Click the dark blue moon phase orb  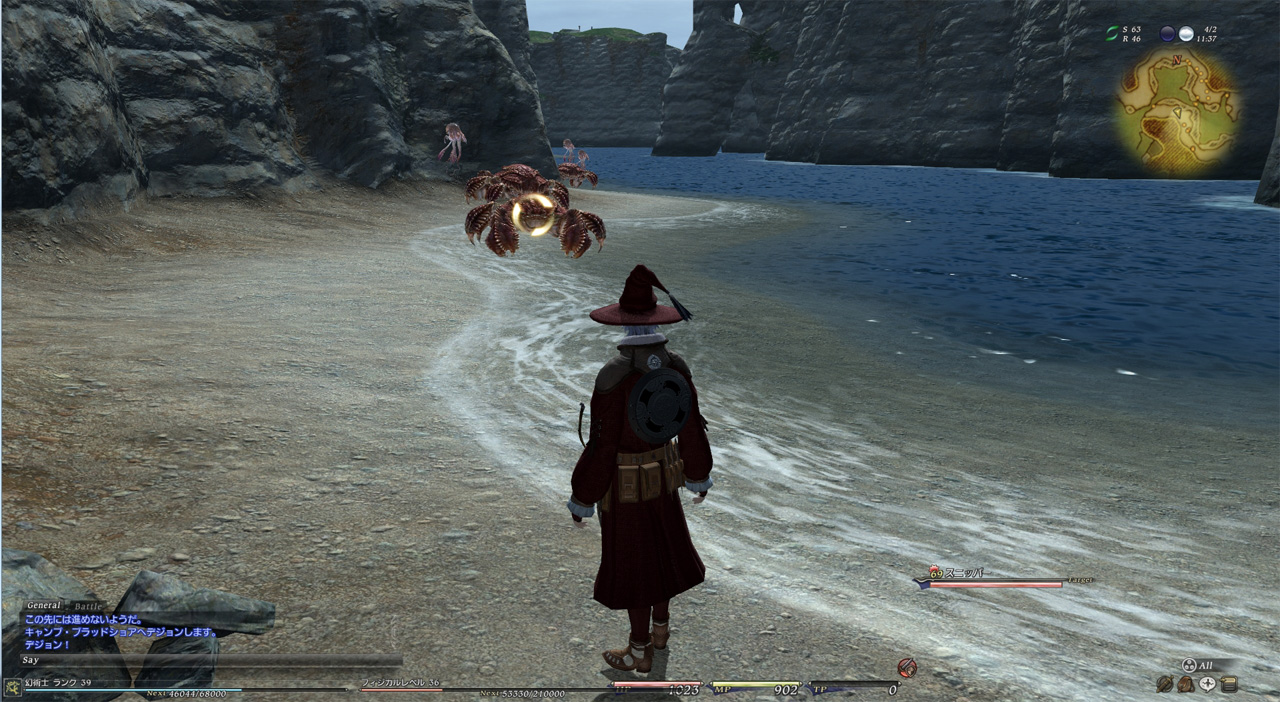tap(1167, 34)
